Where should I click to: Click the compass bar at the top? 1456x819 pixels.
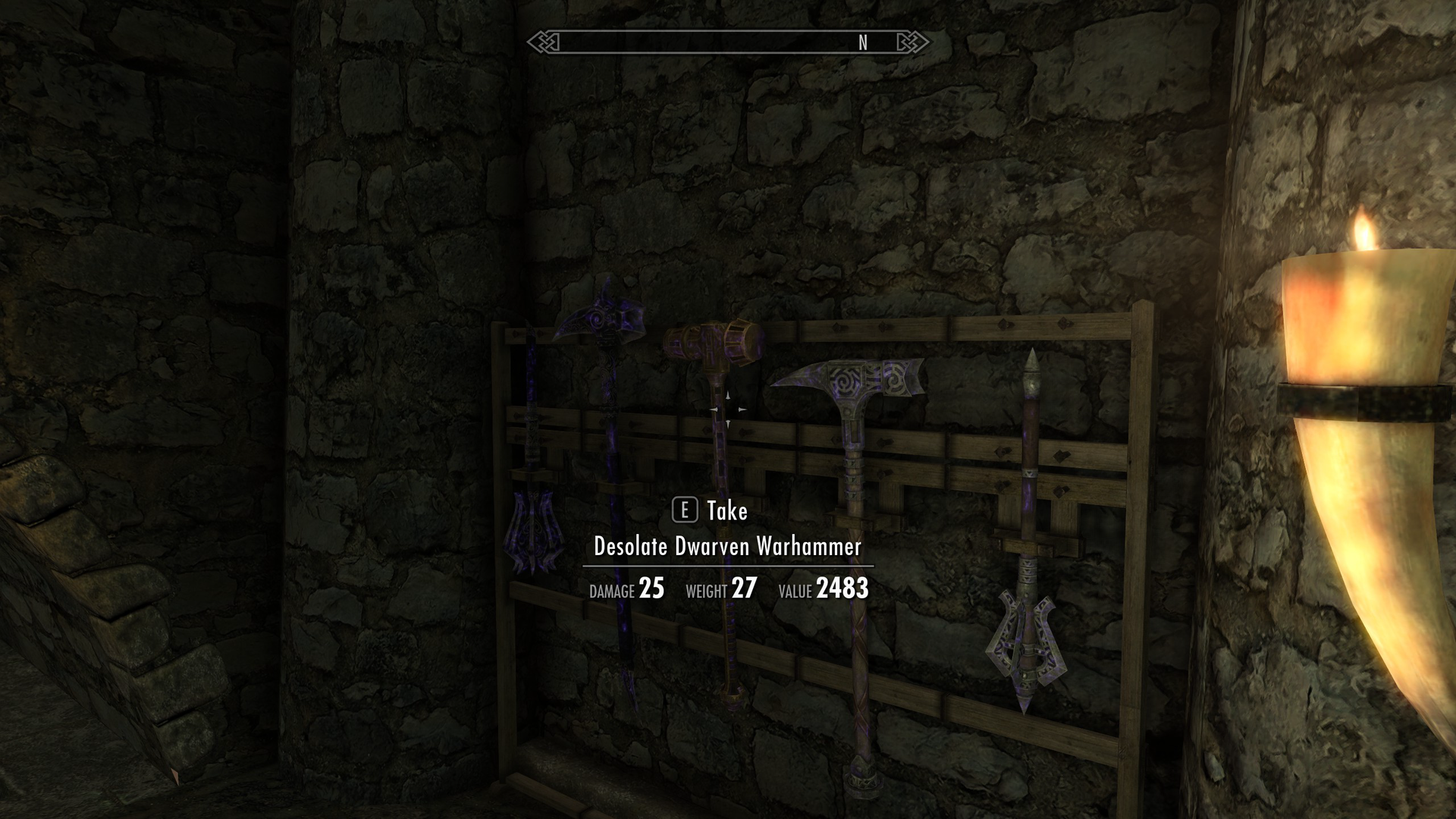tap(728, 43)
